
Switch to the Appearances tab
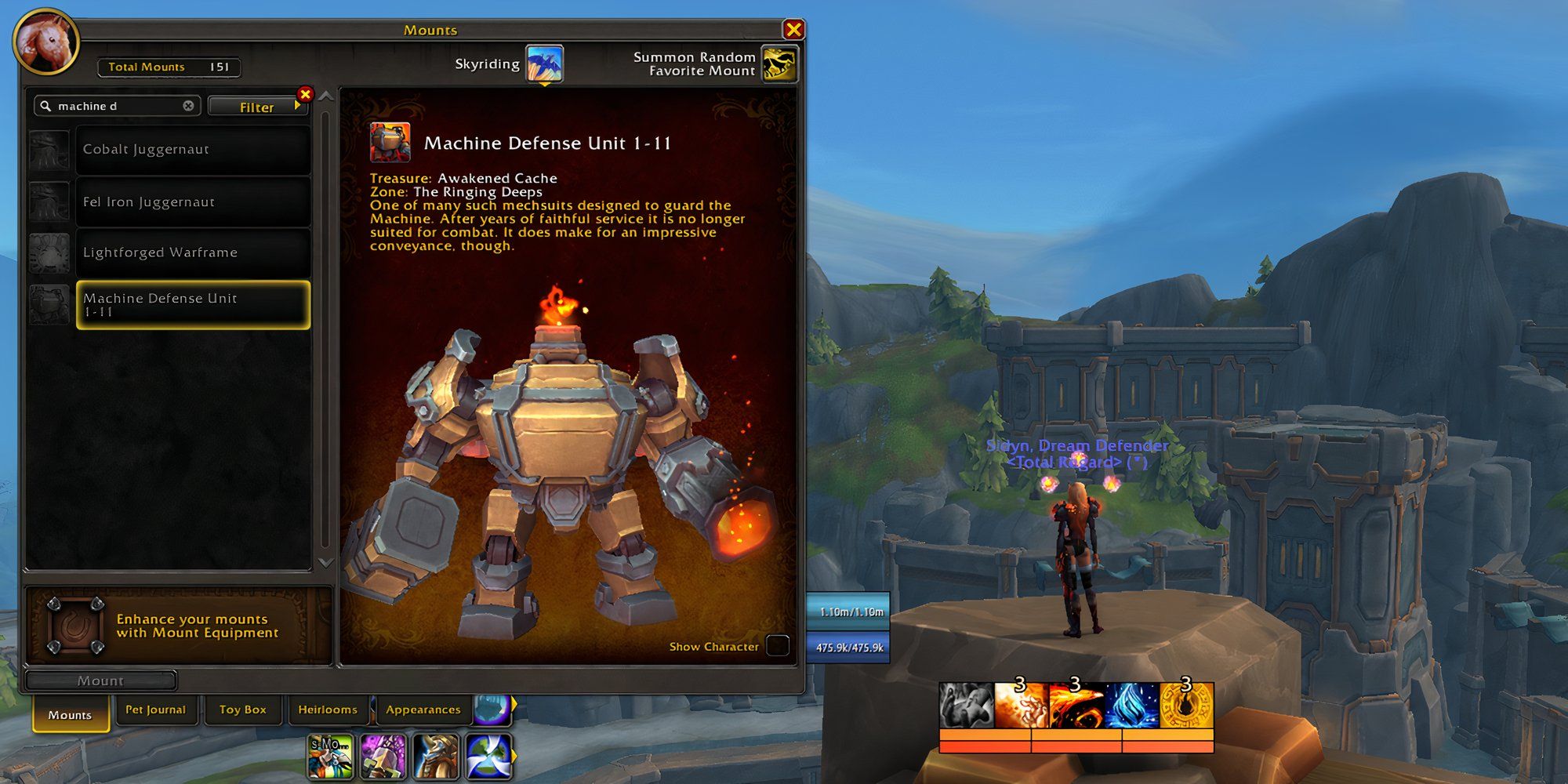click(x=422, y=710)
